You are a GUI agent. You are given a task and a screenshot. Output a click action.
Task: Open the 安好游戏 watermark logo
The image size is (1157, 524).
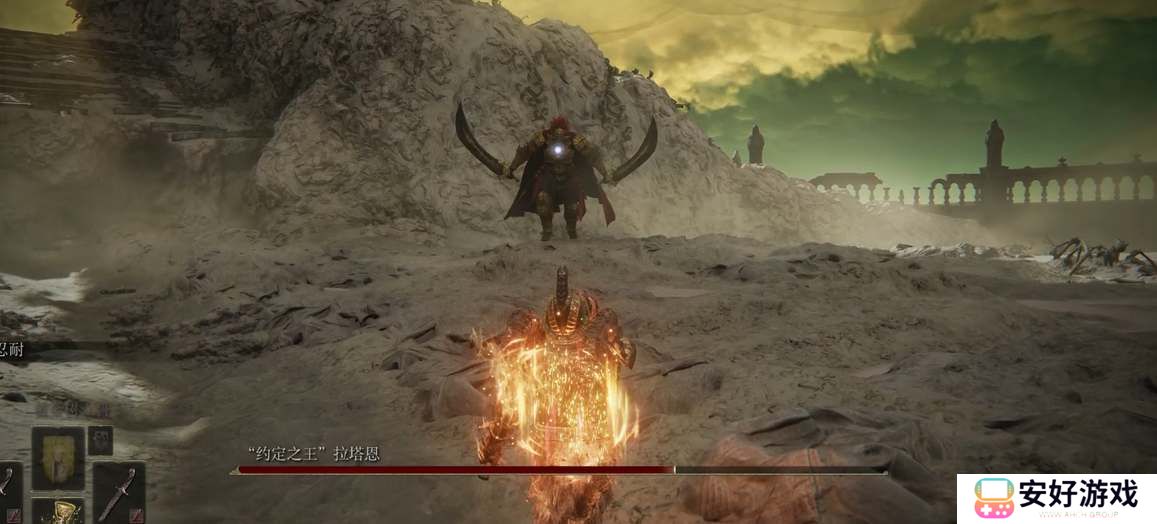1056,498
